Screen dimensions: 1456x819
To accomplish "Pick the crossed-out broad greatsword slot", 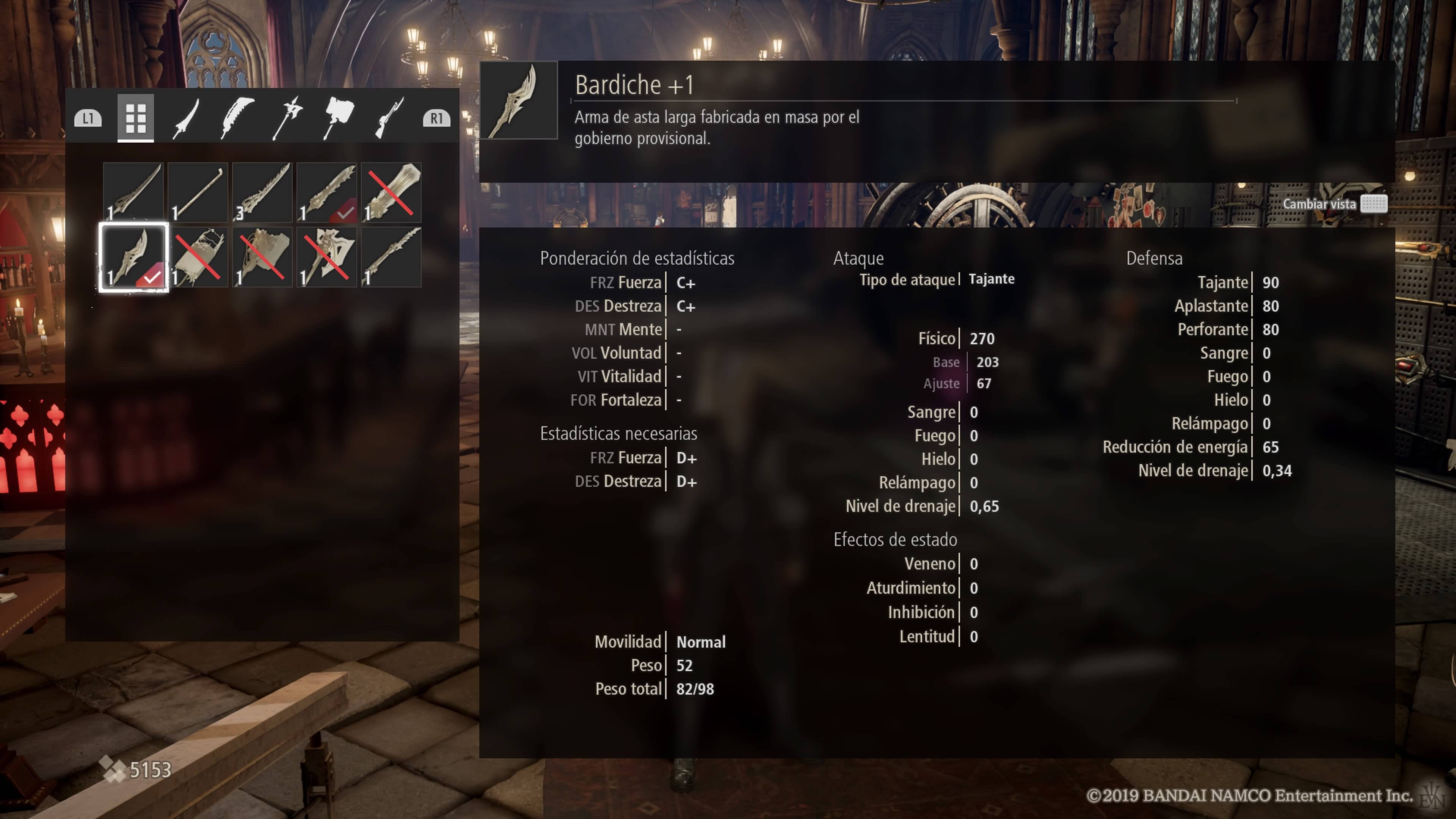I will [x=391, y=192].
